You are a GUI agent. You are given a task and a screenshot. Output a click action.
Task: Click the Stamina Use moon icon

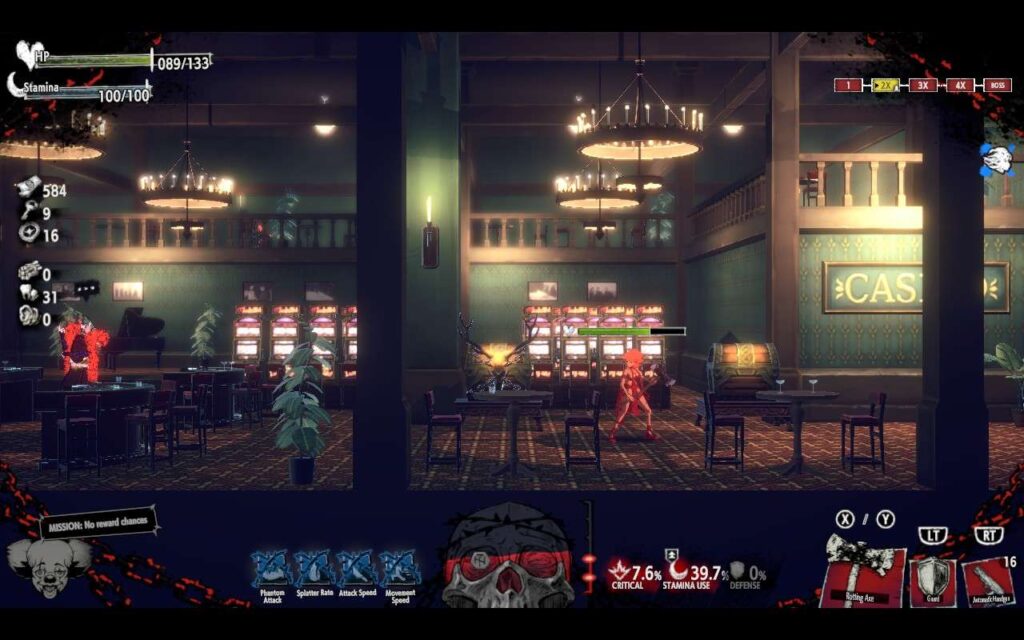679,569
